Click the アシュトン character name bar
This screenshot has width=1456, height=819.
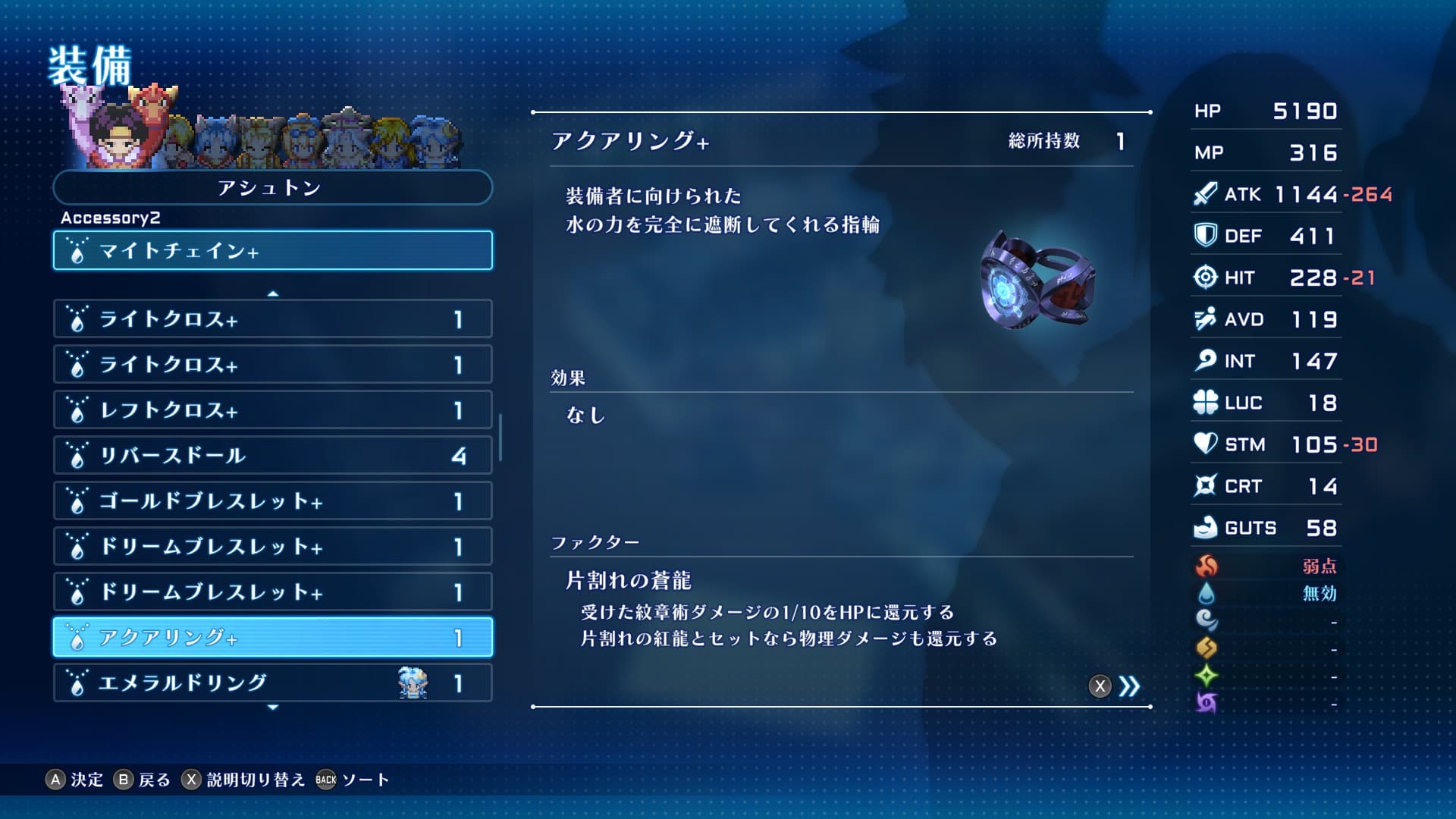tap(272, 188)
